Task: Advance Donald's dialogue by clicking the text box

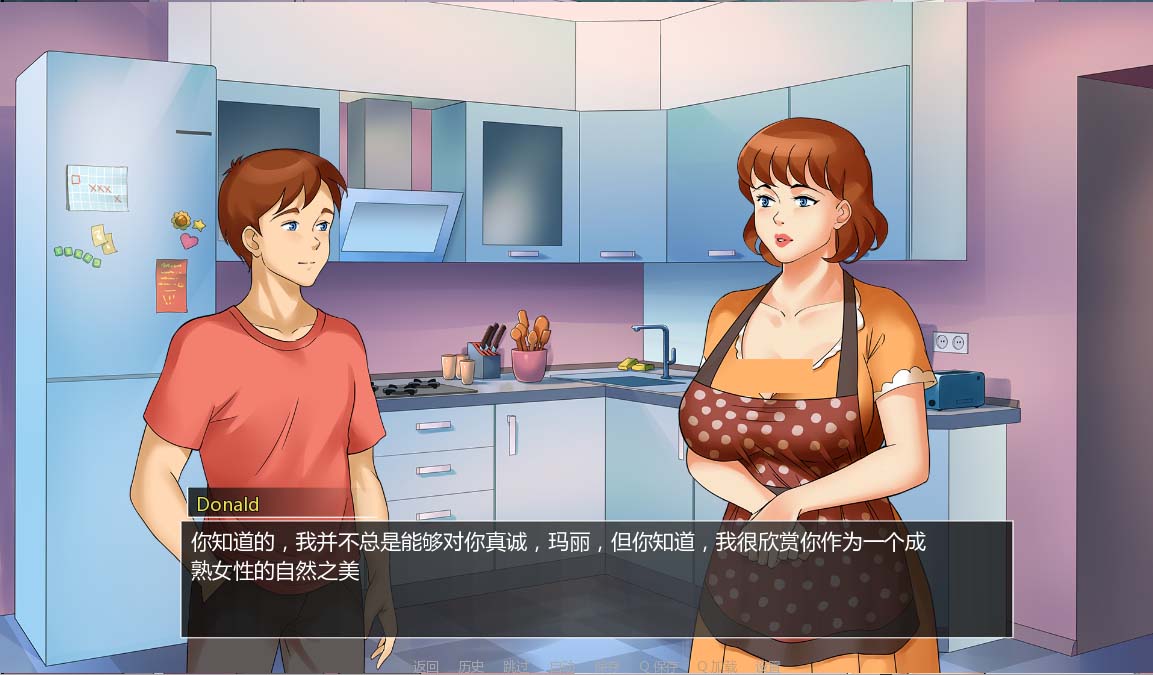Action: (596, 578)
